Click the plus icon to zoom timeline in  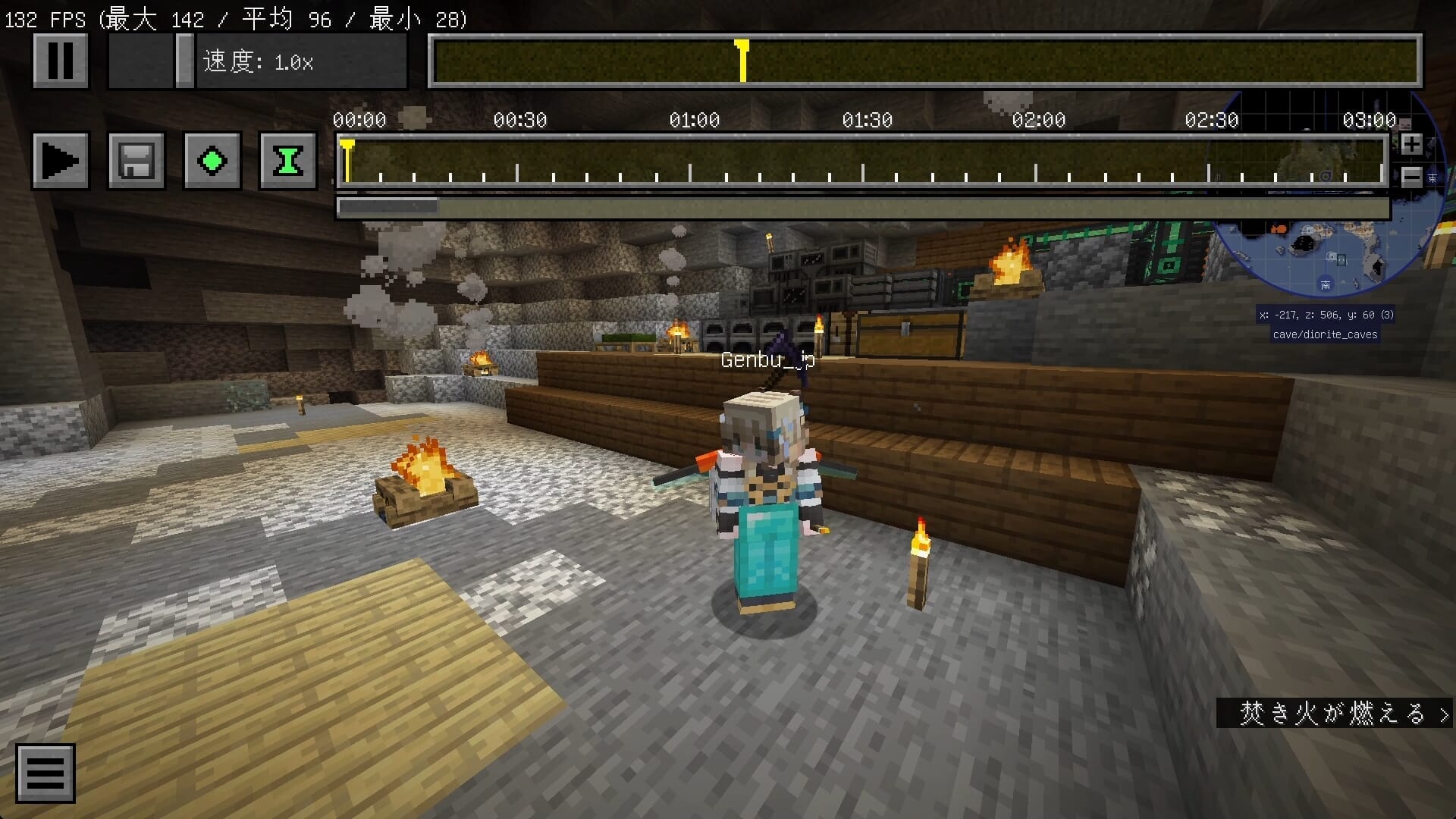1412,144
